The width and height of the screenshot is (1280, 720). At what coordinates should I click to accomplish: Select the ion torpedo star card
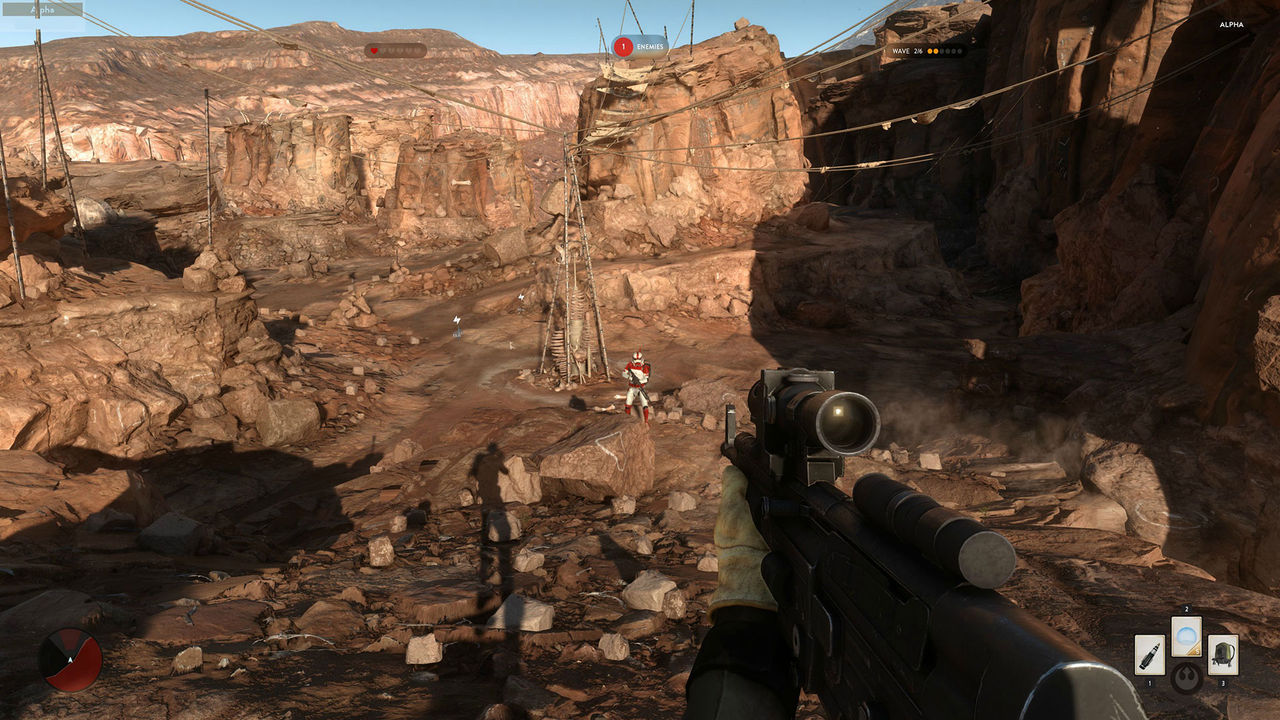1149,654
